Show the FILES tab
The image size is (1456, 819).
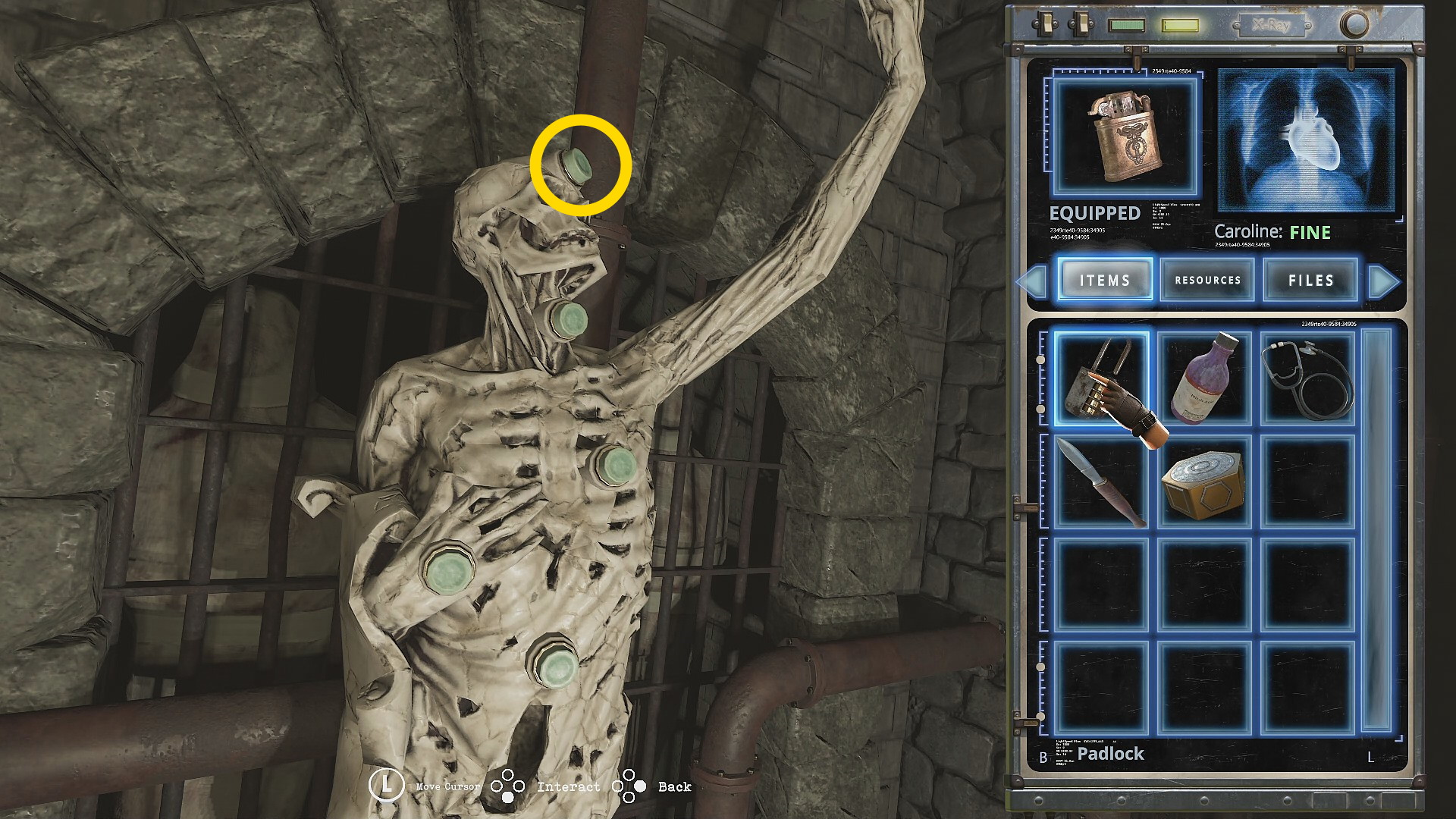1310,280
